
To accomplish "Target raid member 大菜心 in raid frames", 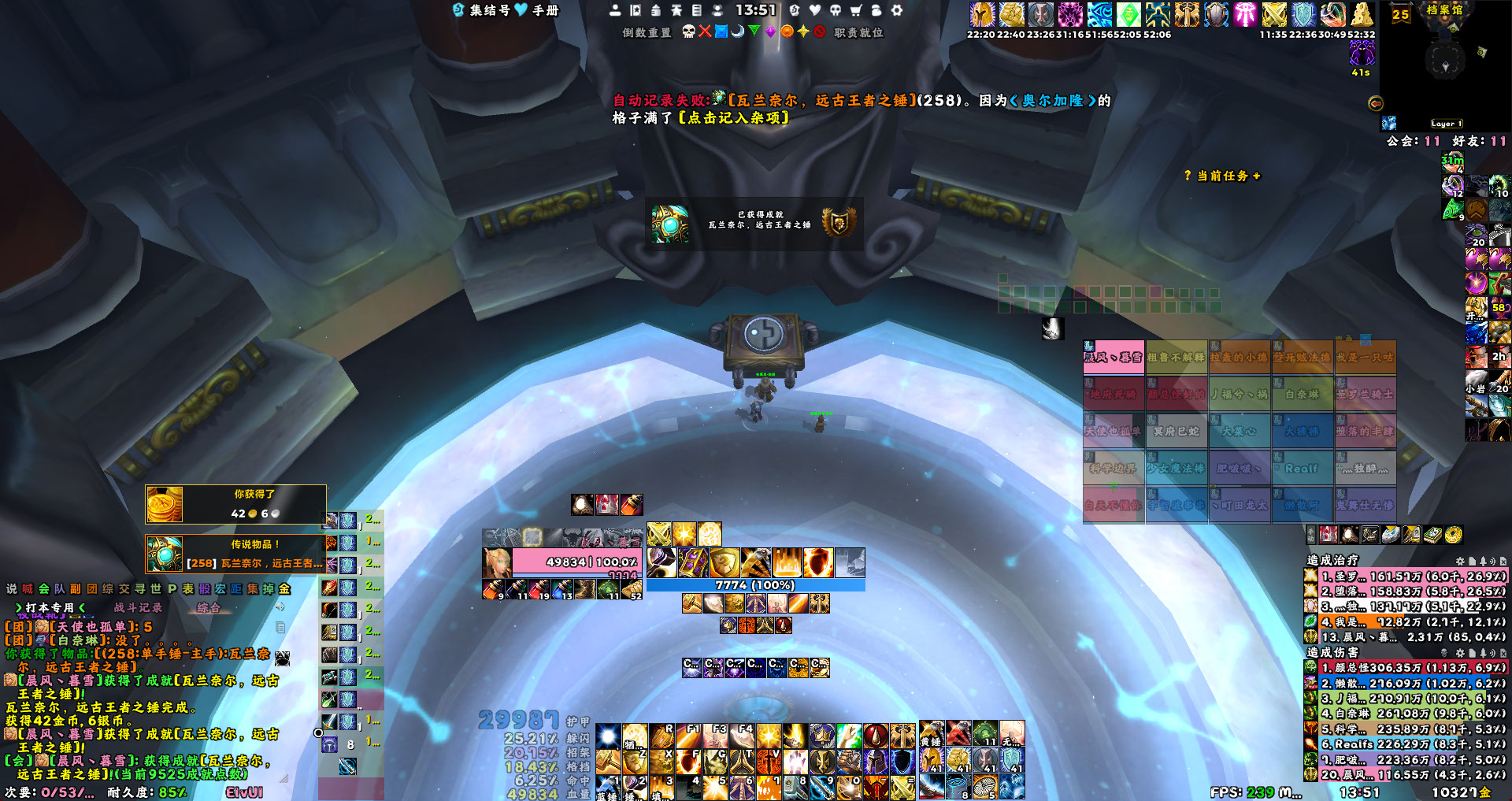I will [x=1239, y=431].
